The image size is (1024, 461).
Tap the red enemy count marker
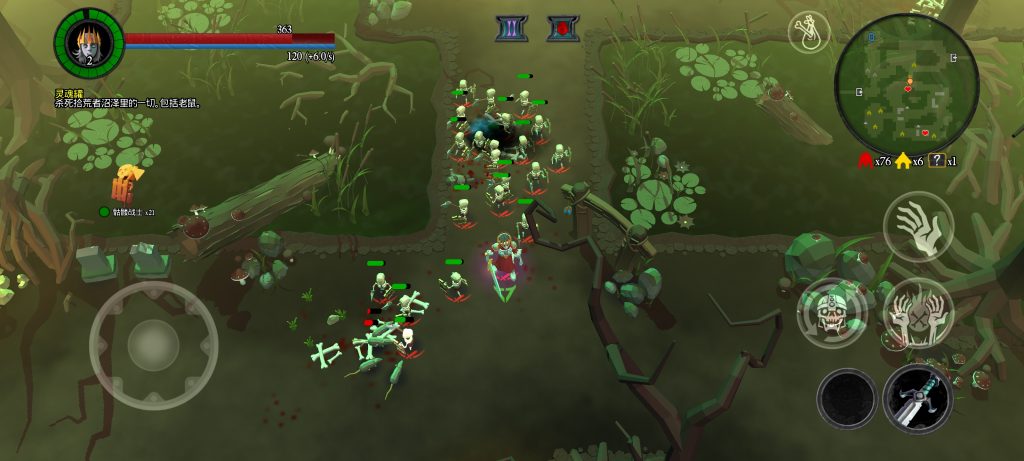click(864, 161)
